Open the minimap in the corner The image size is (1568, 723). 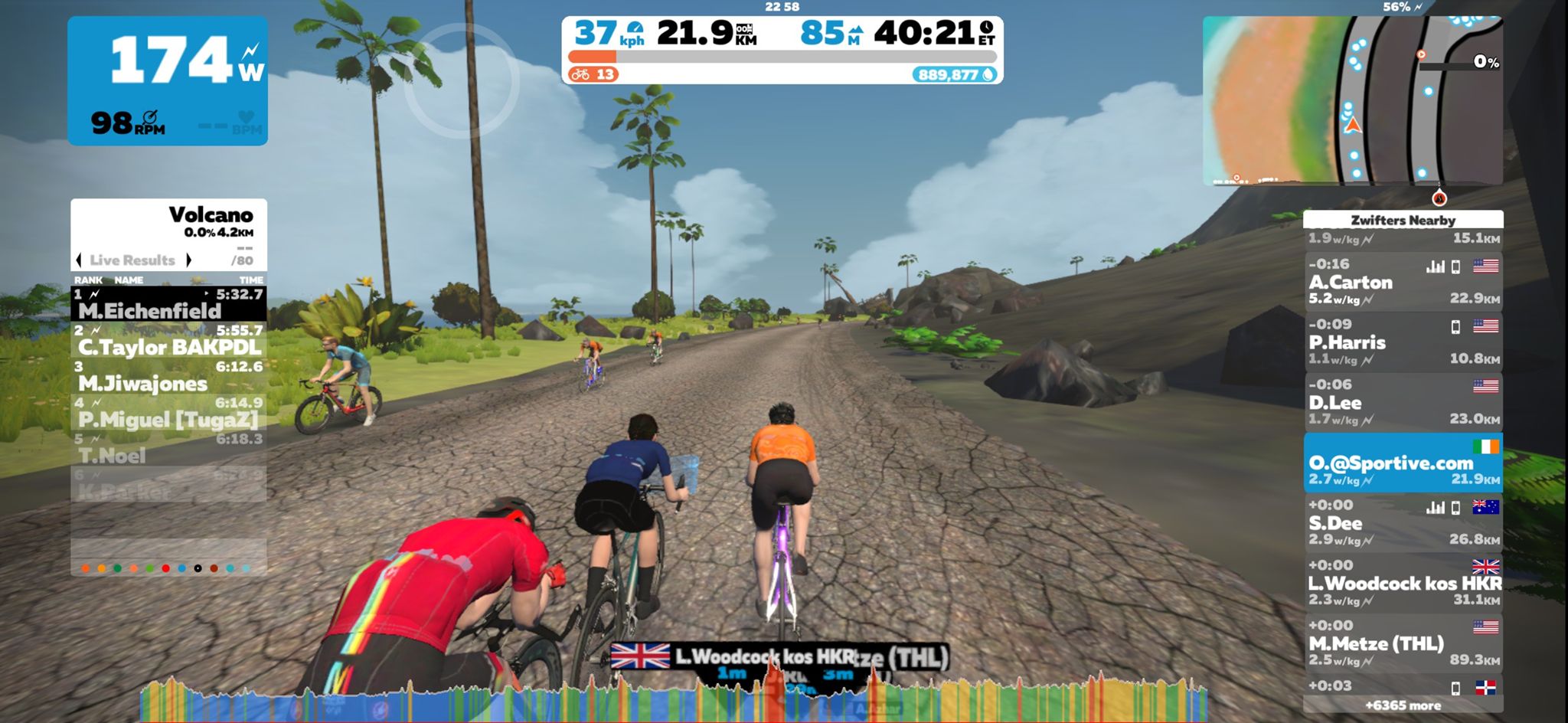pos(1352,100)
